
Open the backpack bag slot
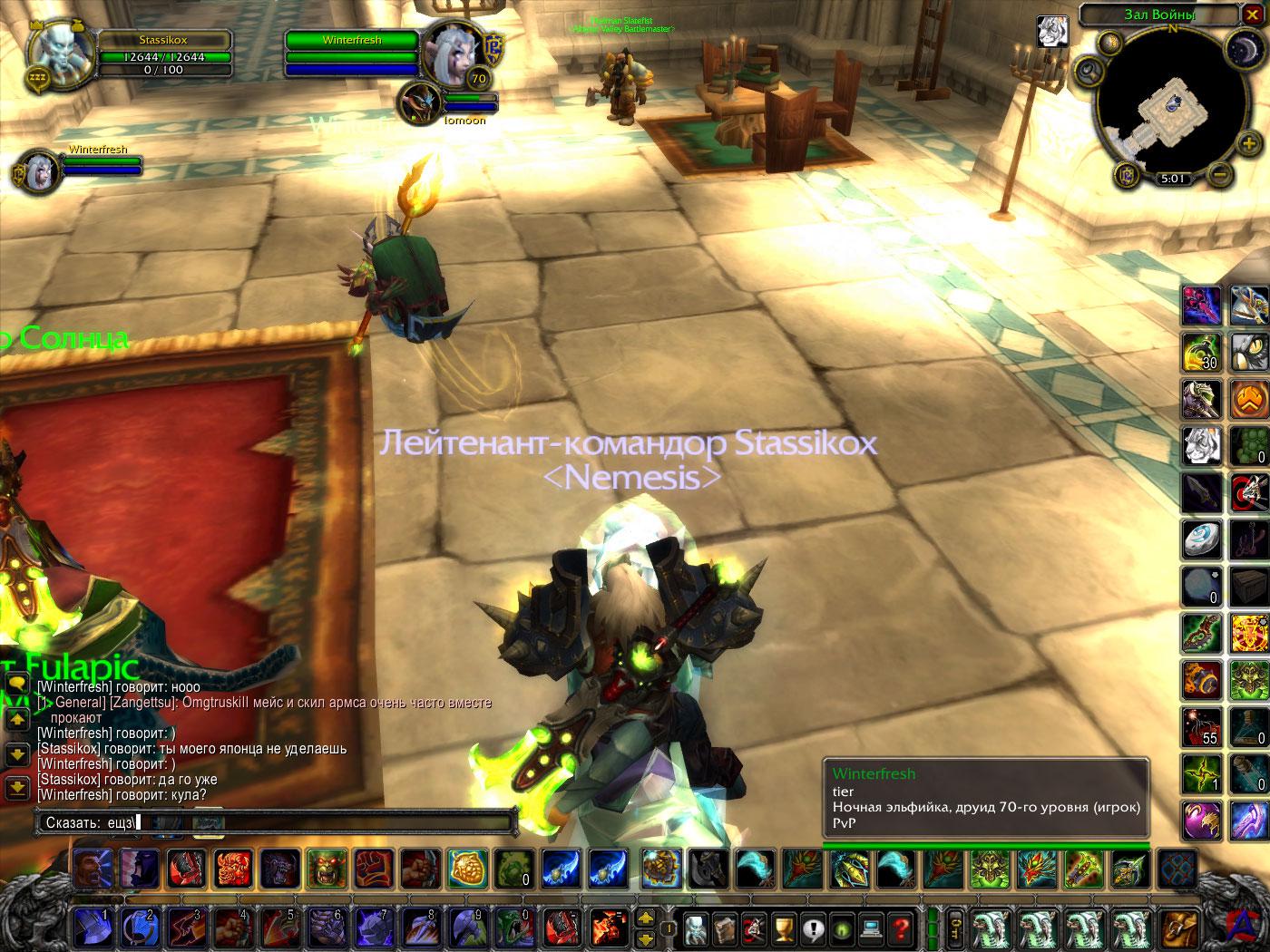coord(1178,928)
